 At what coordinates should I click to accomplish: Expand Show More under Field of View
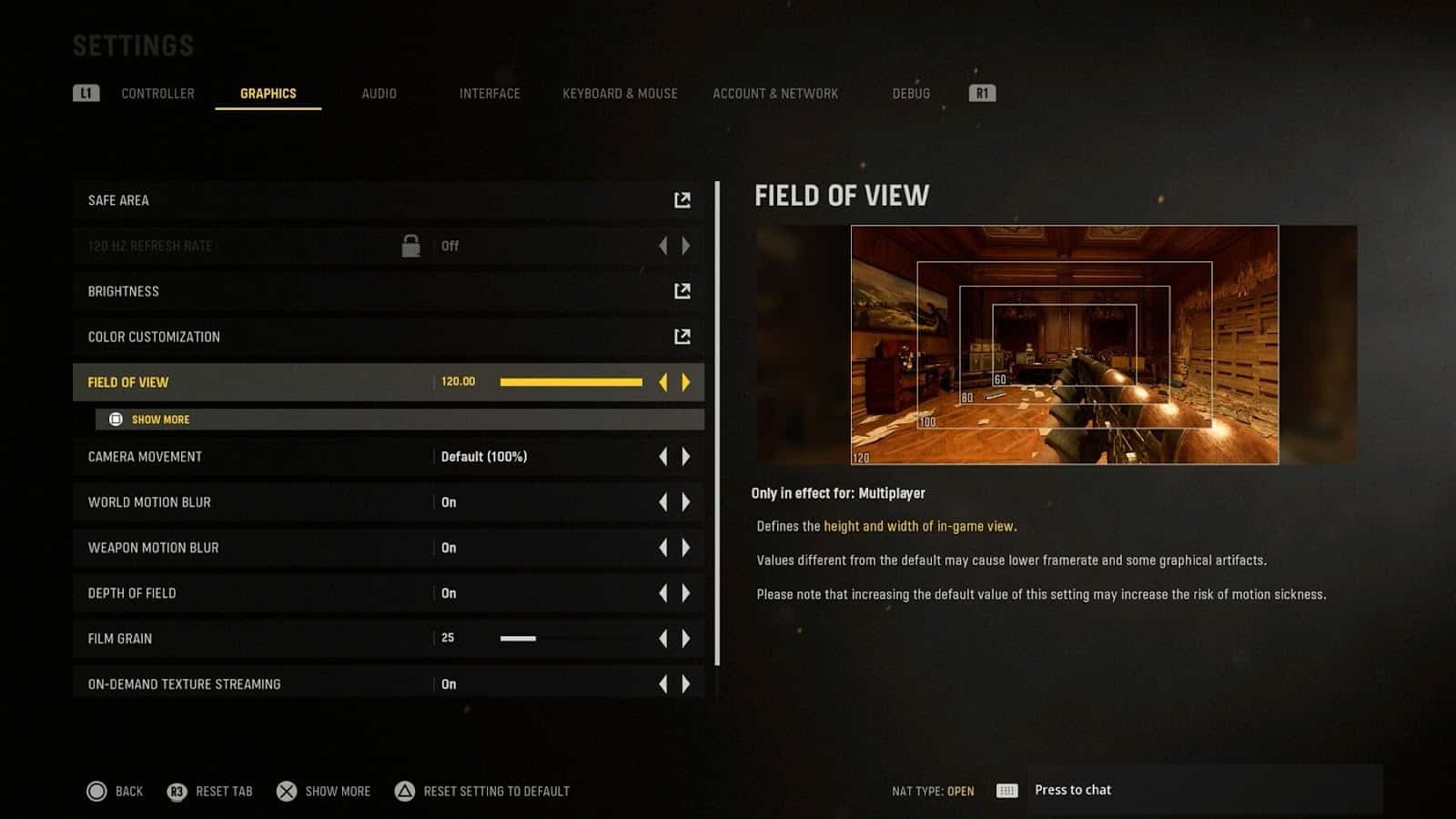point(159,420)
